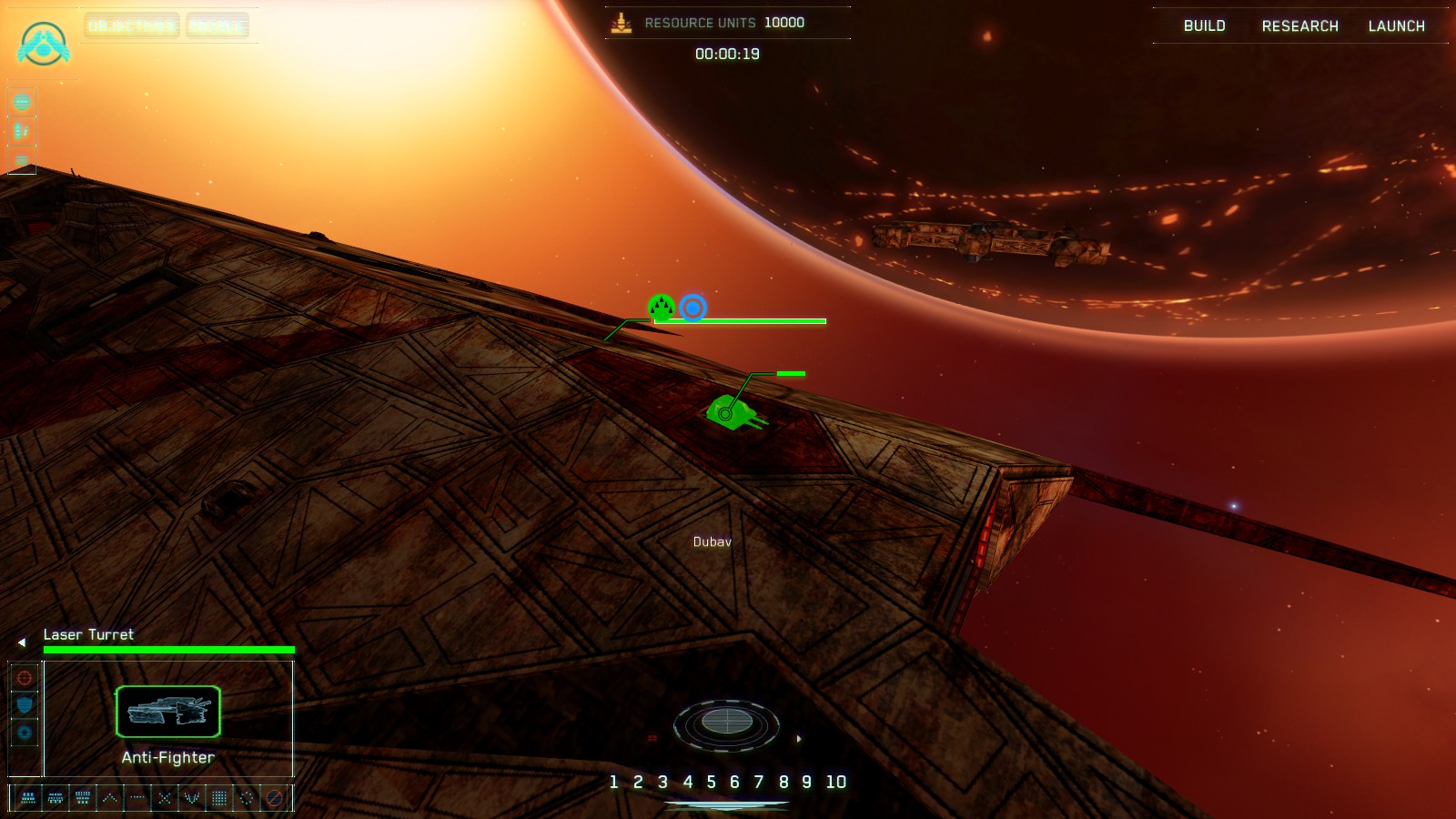The image size is (1456, 819).
Task: Open the Launch menu
Action: point(1396,25)
